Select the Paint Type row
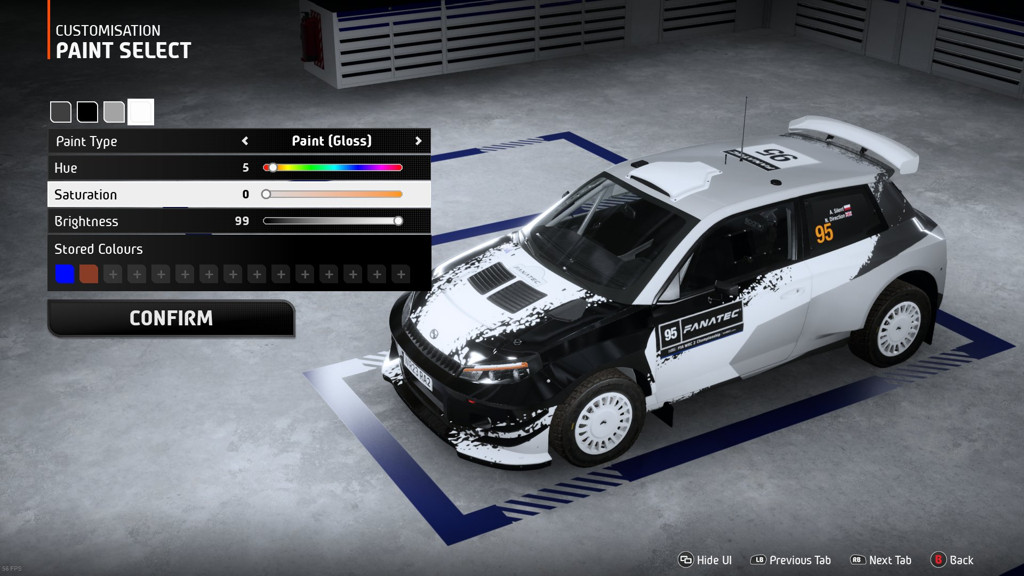Viewport: 1024px width, 576px height. (x=140, y=141)
